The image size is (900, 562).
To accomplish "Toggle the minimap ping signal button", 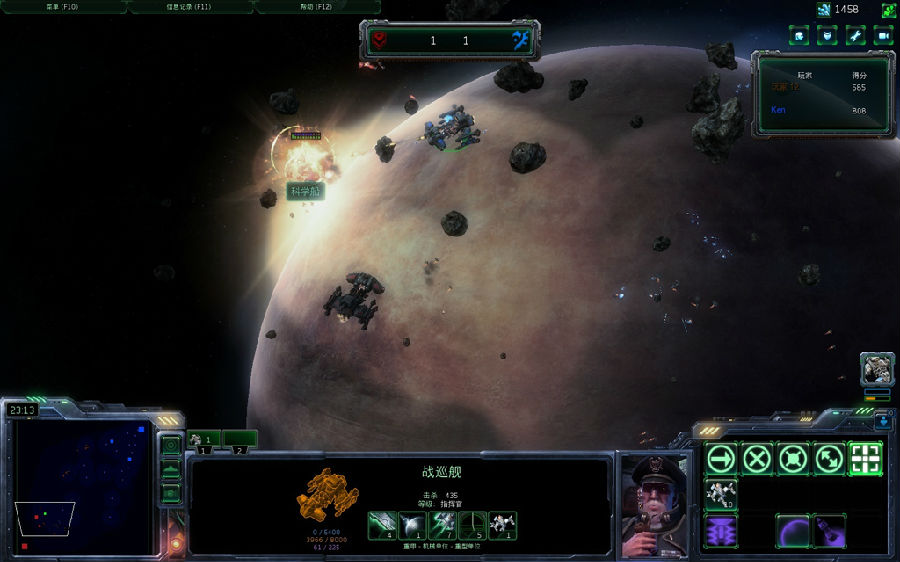I will pos(171,444).
